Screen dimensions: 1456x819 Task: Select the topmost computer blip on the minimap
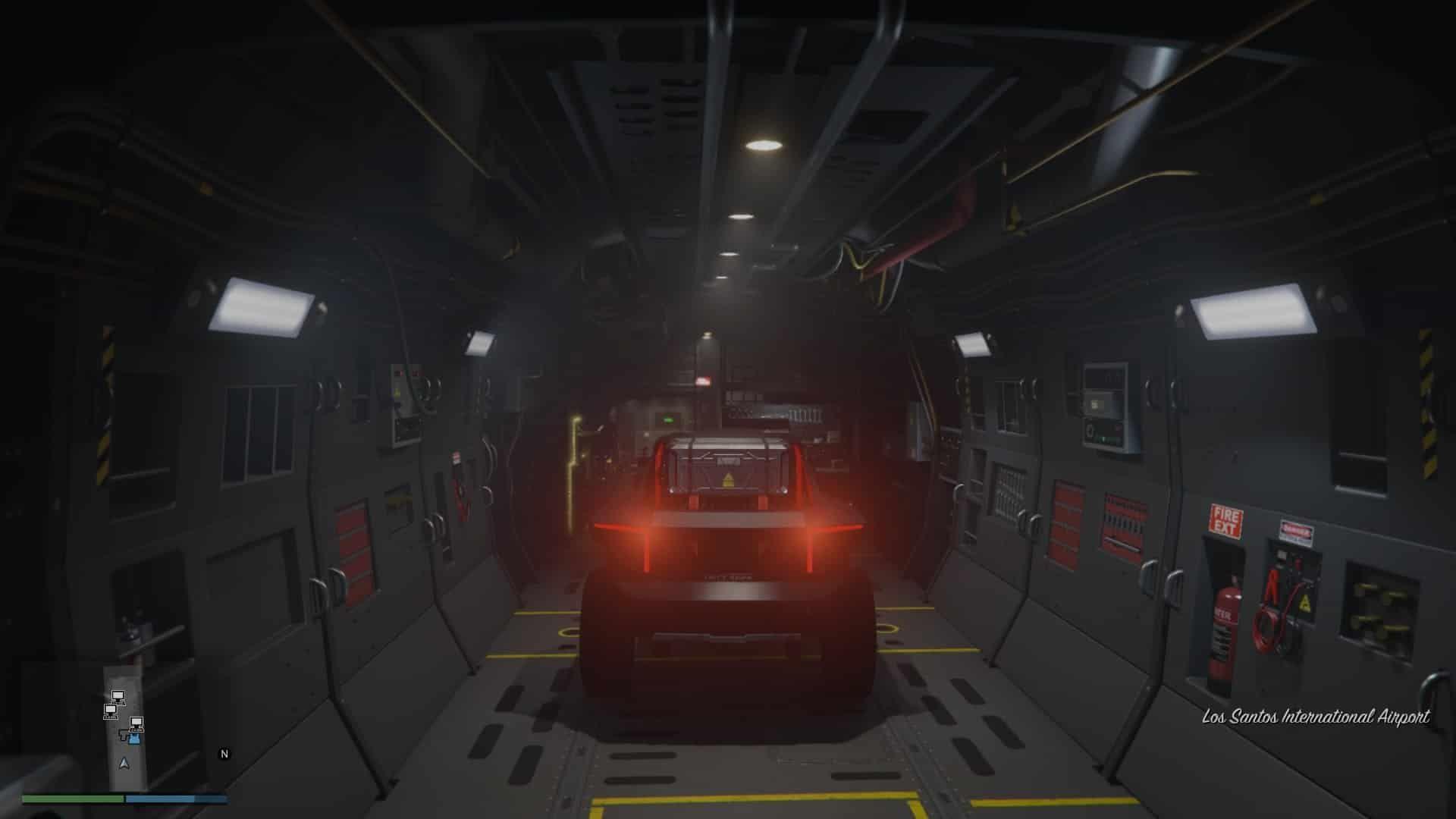pyautogui.click(x=118, y=695)
